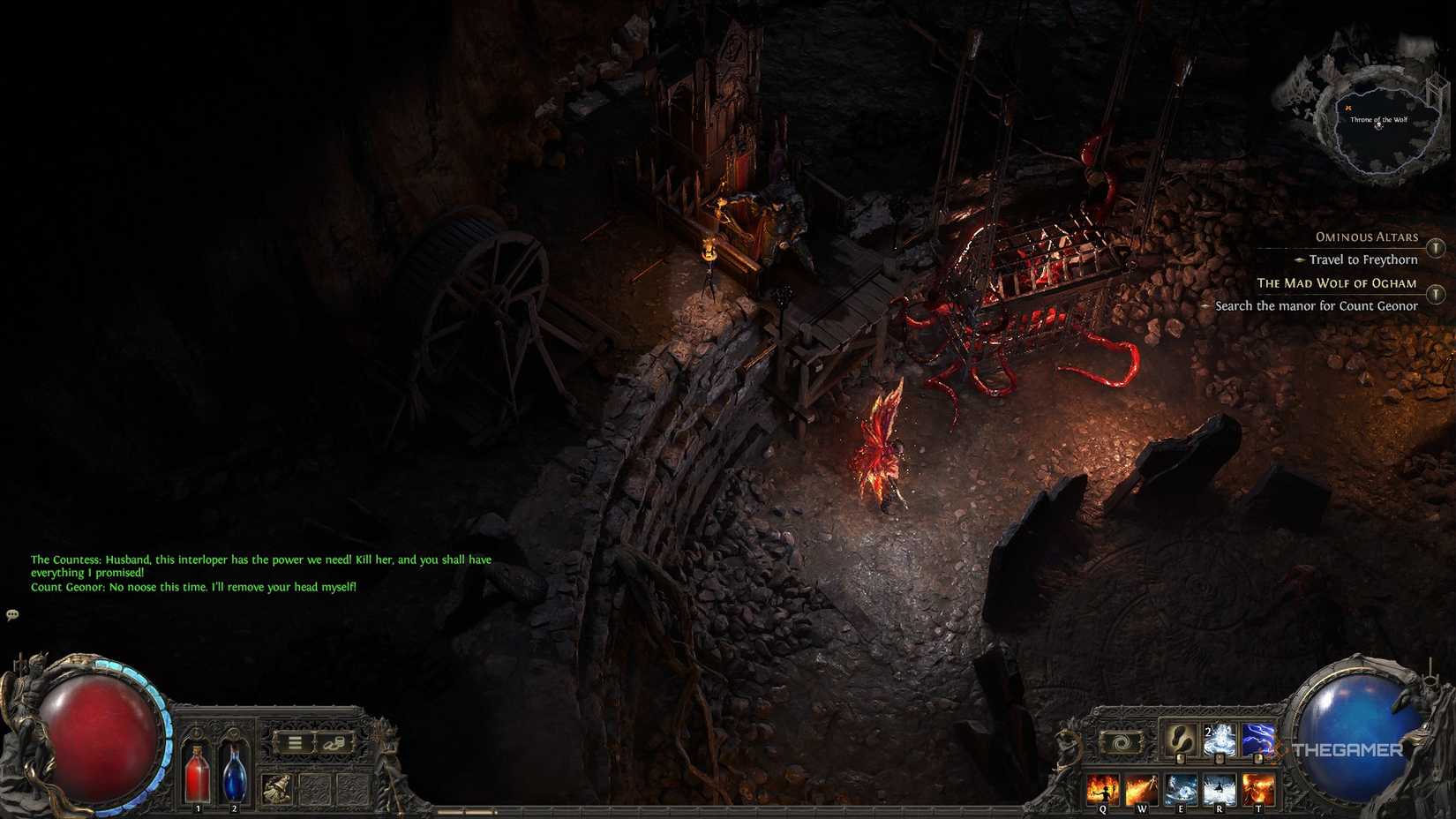Activate the fire spell bound to T
This screenshot has height=819, width=1456.
(1258, 788)
